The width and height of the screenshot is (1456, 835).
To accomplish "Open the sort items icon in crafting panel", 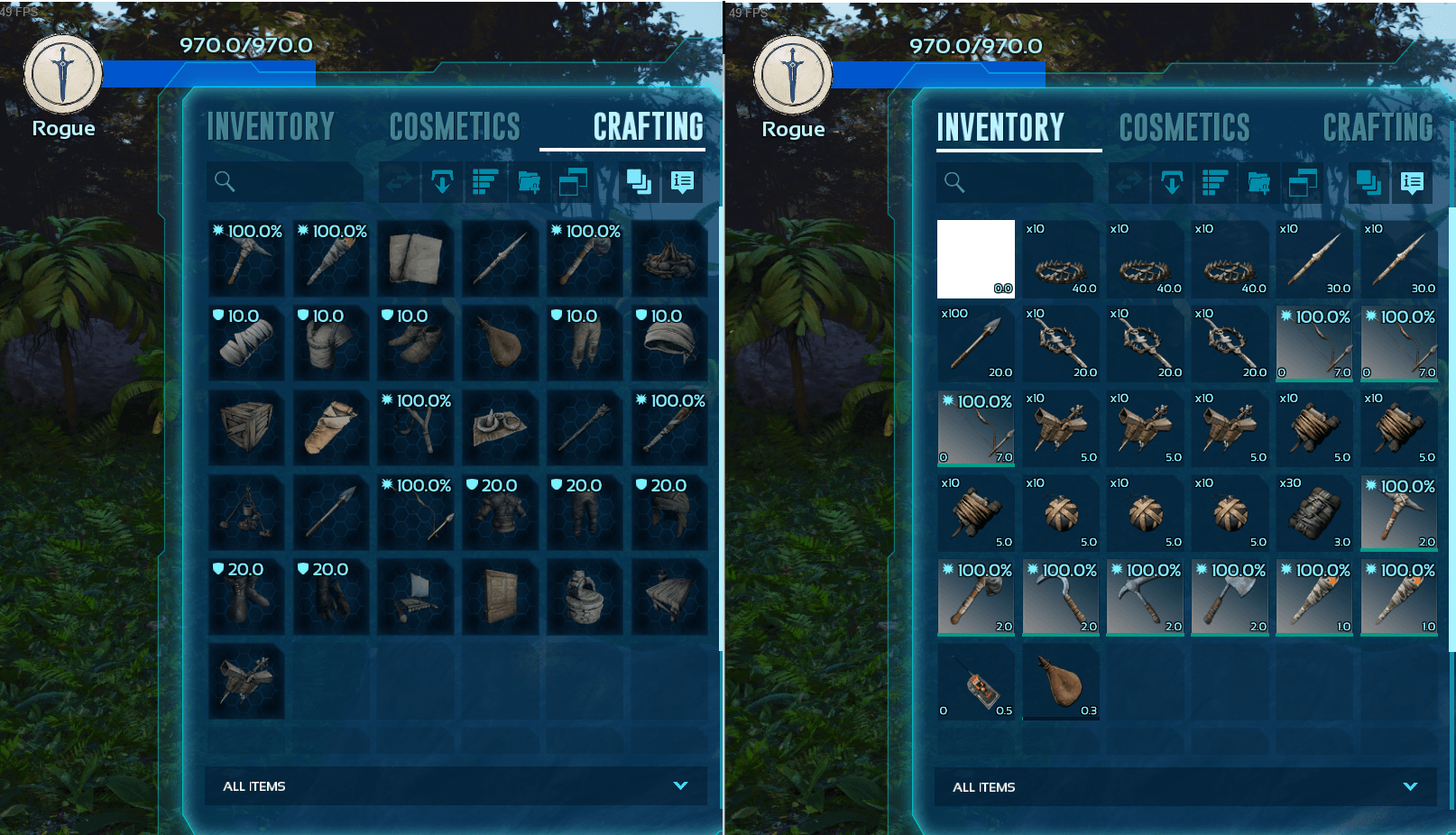I will coord(484,182).
